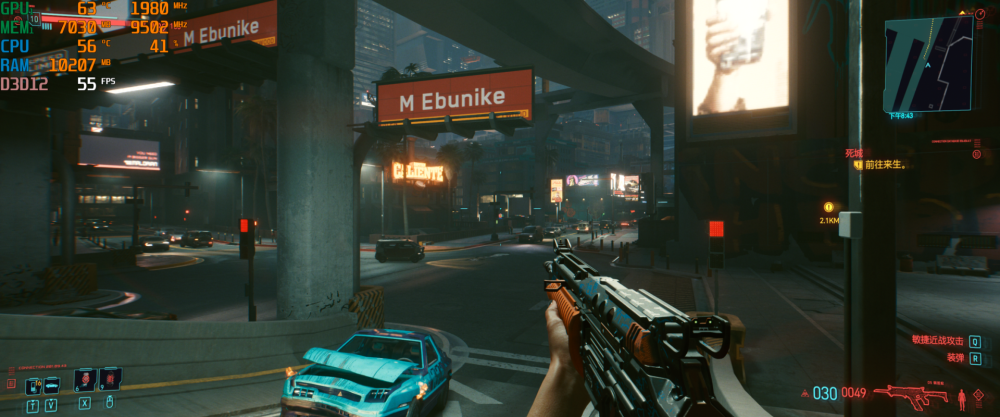The image size is (1000, 417).
Task: Click the minimap
Action: click(x=927, y=64)
